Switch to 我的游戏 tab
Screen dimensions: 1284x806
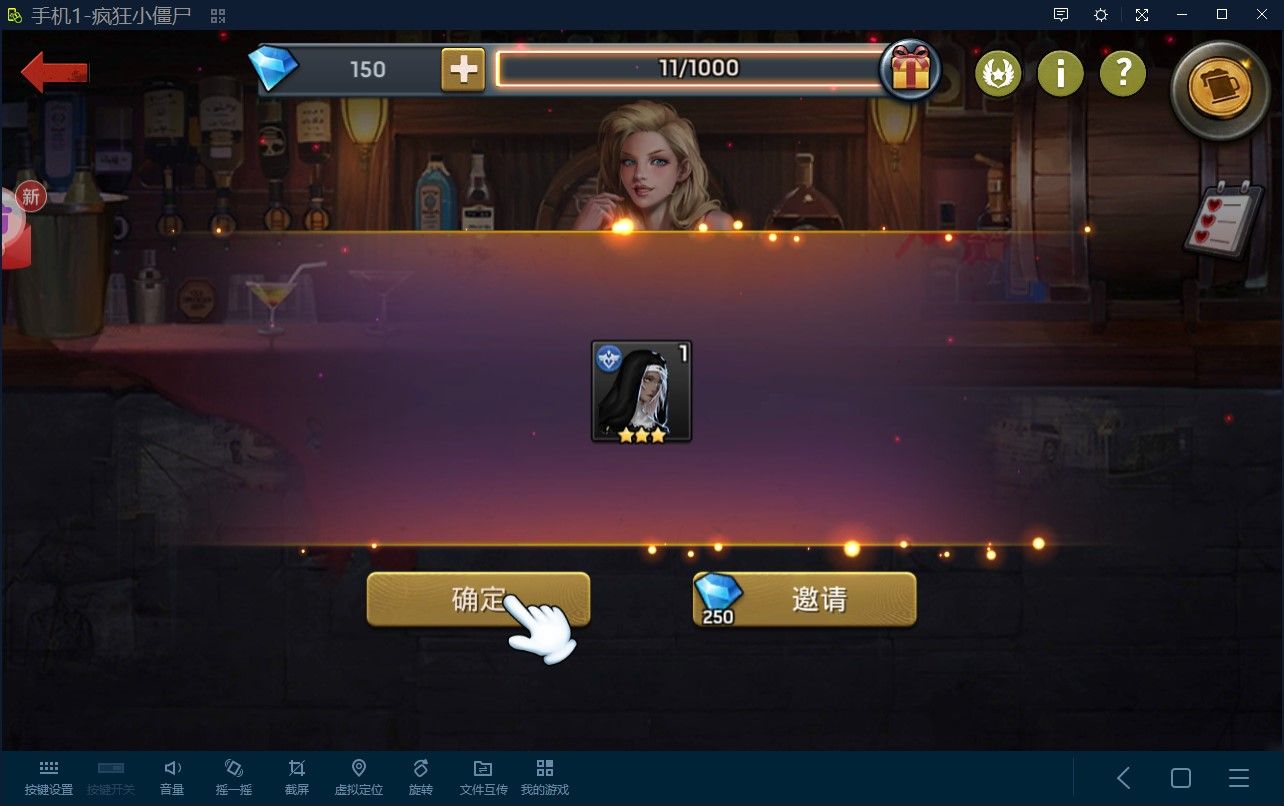coord(544,775)
